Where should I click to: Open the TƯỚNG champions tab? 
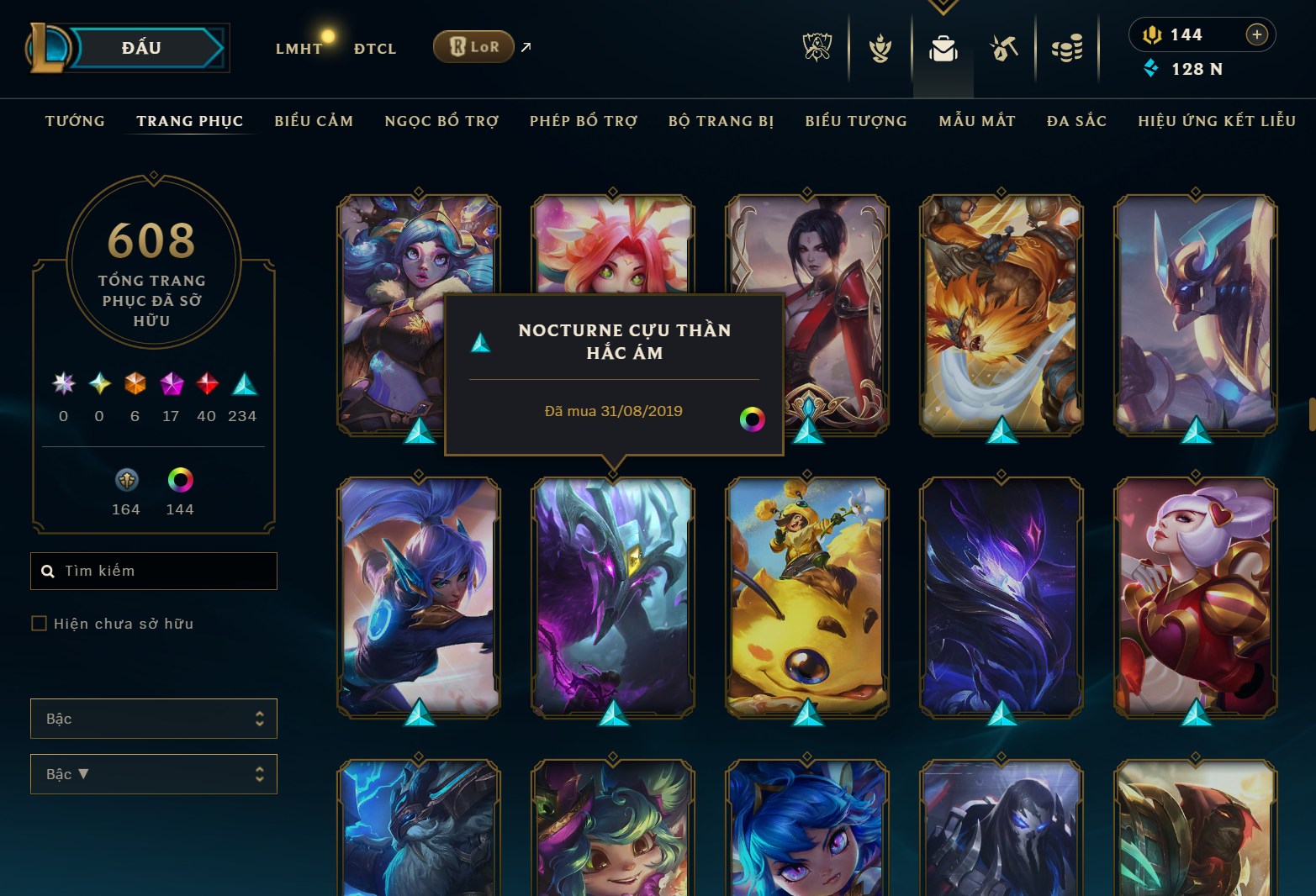[75, 121]
